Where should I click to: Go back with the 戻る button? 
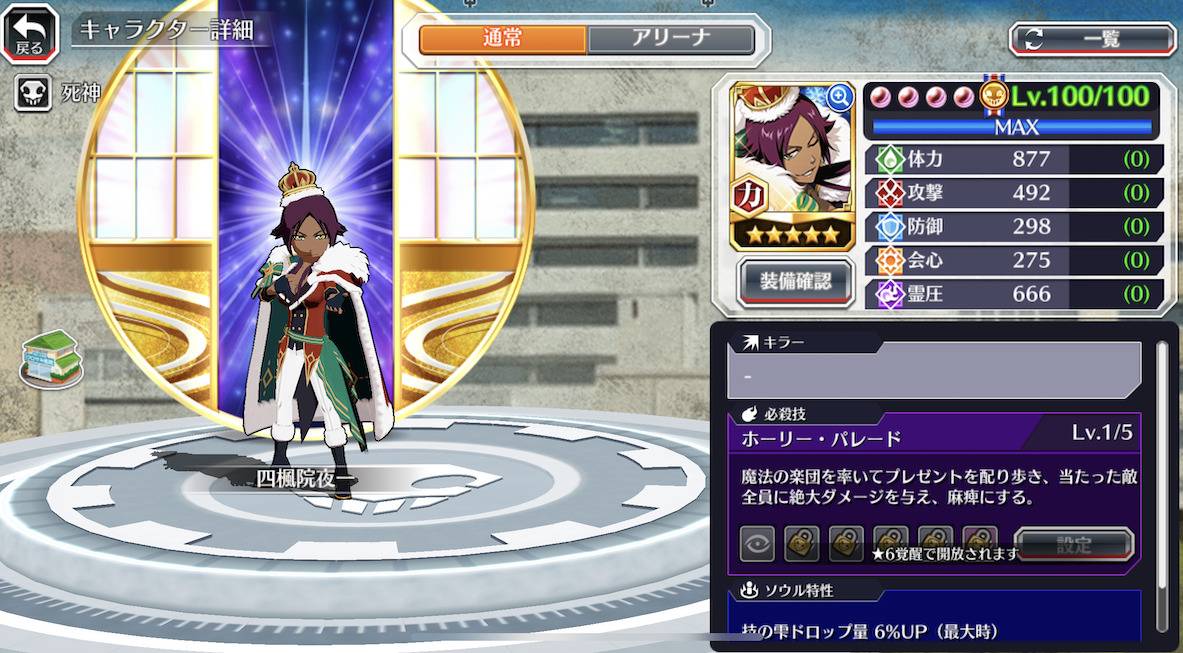tap(30, 32)
